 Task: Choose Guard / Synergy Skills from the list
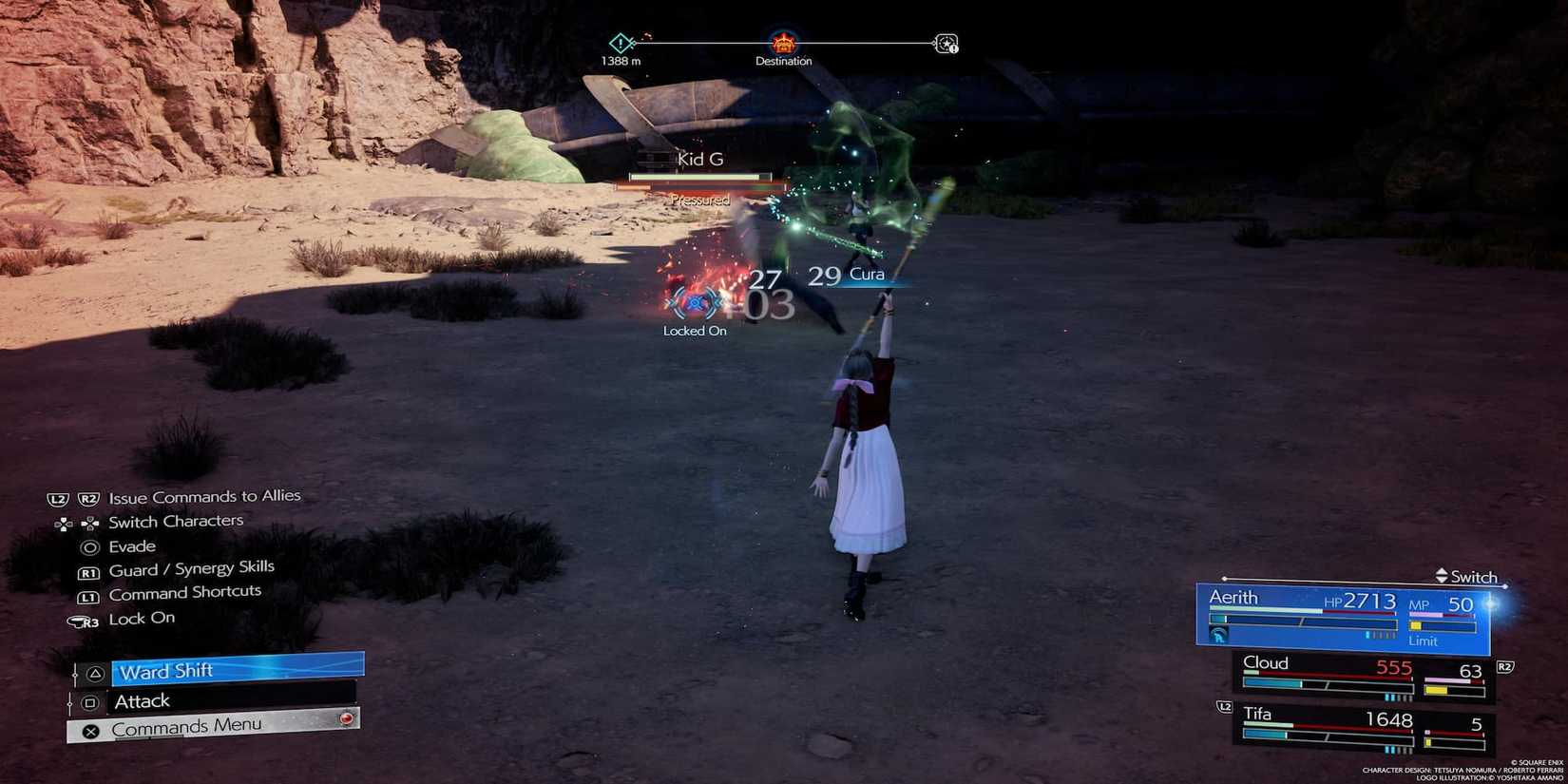pyautogui.click(x=191, y=567)
